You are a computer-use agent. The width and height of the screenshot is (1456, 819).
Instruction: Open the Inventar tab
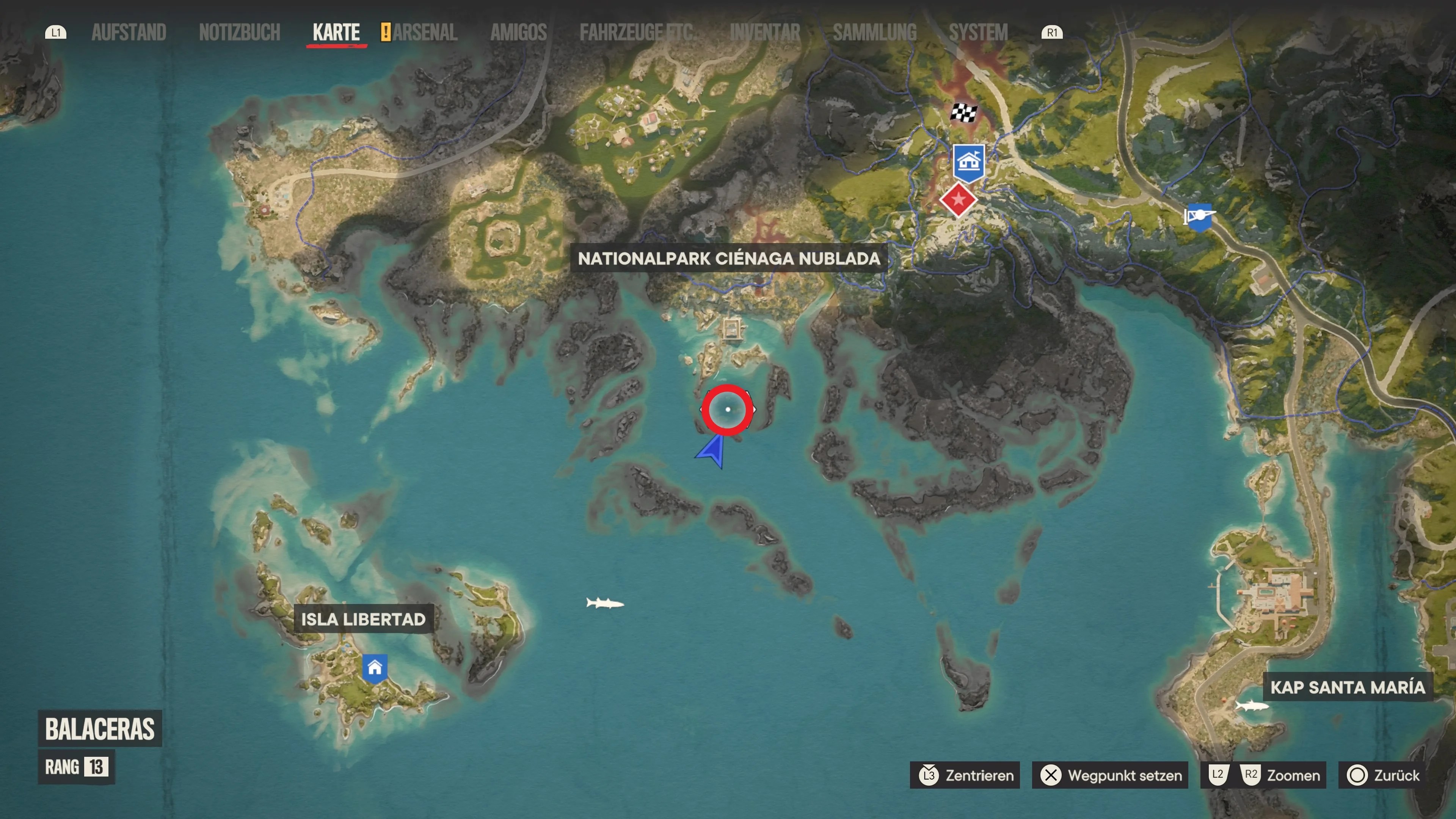click(766, 31)
